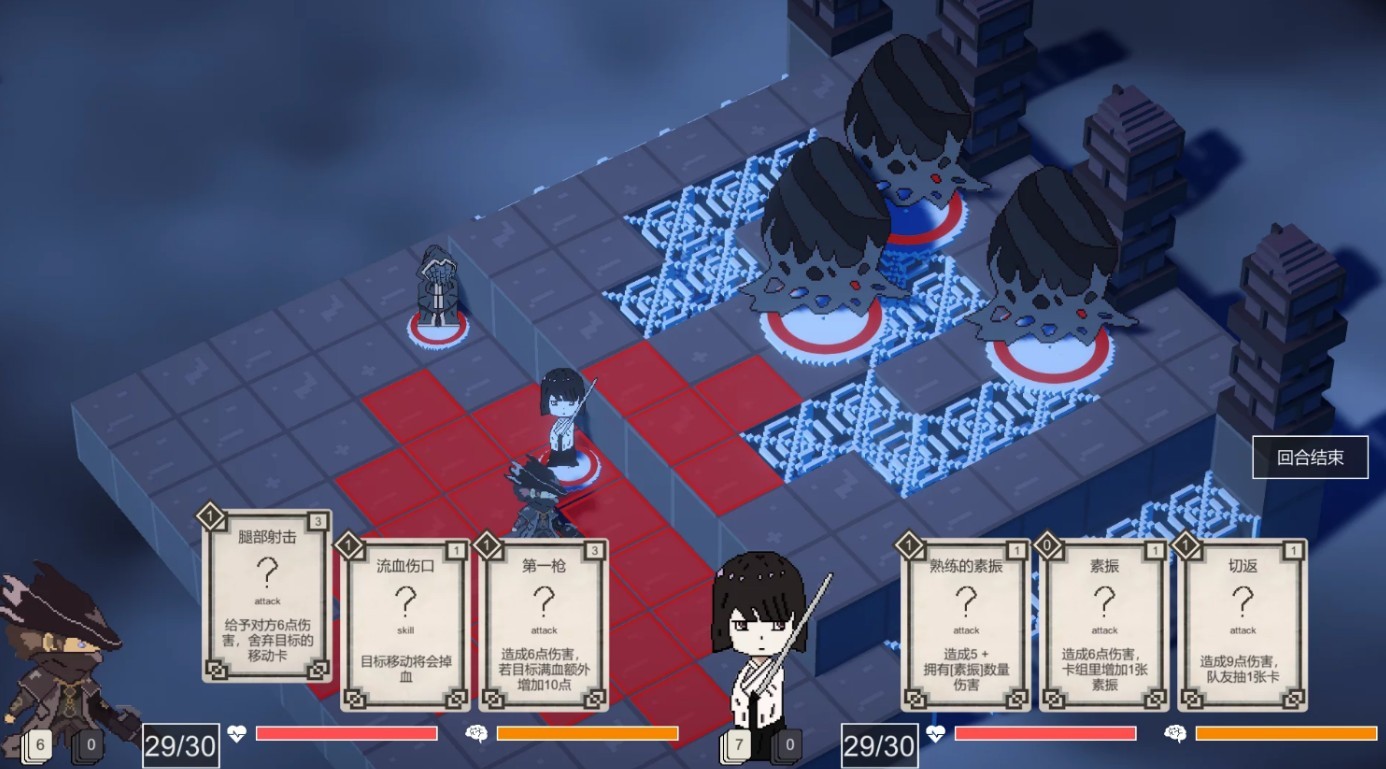
Task: Pick the zero-cost 素振 card
Action: pos(1104,622)
